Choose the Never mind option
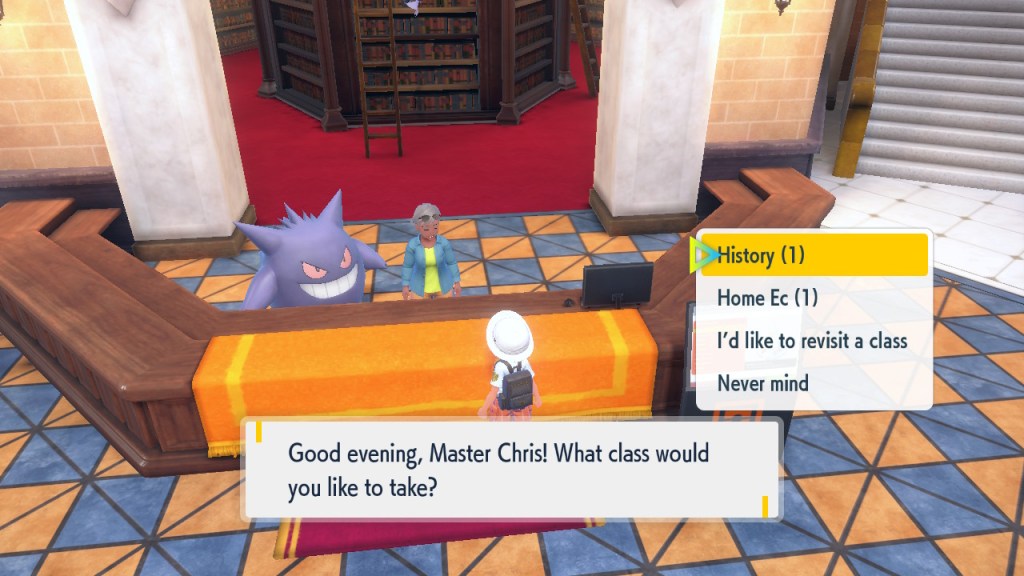Viewport: 1024px width, 576px height. pos(763,383)
